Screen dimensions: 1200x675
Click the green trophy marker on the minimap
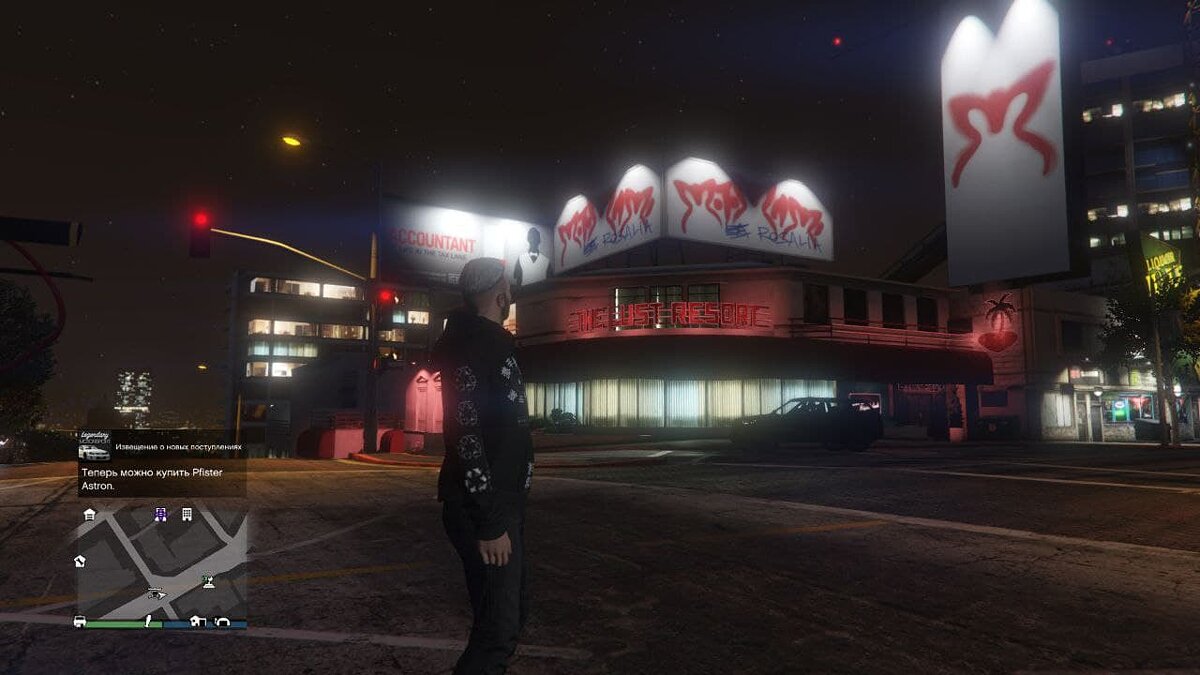click(x=208, y=579)
